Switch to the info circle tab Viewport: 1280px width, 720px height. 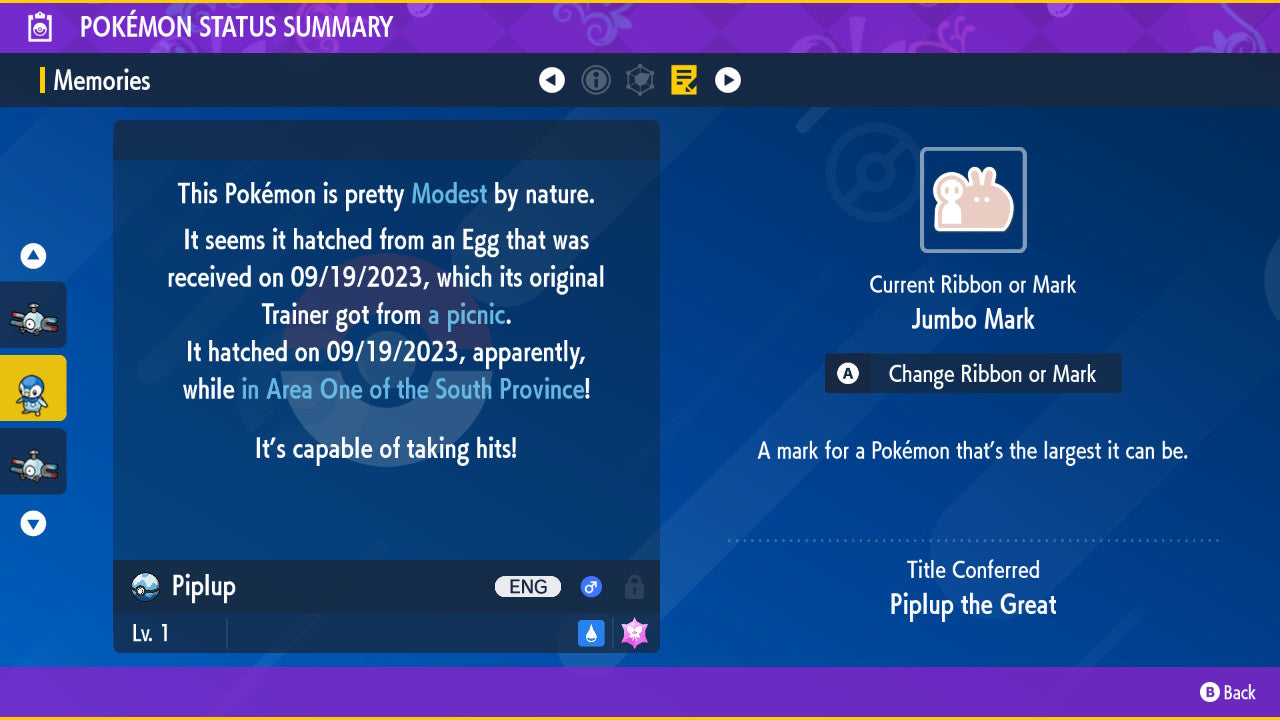(596, 80)
